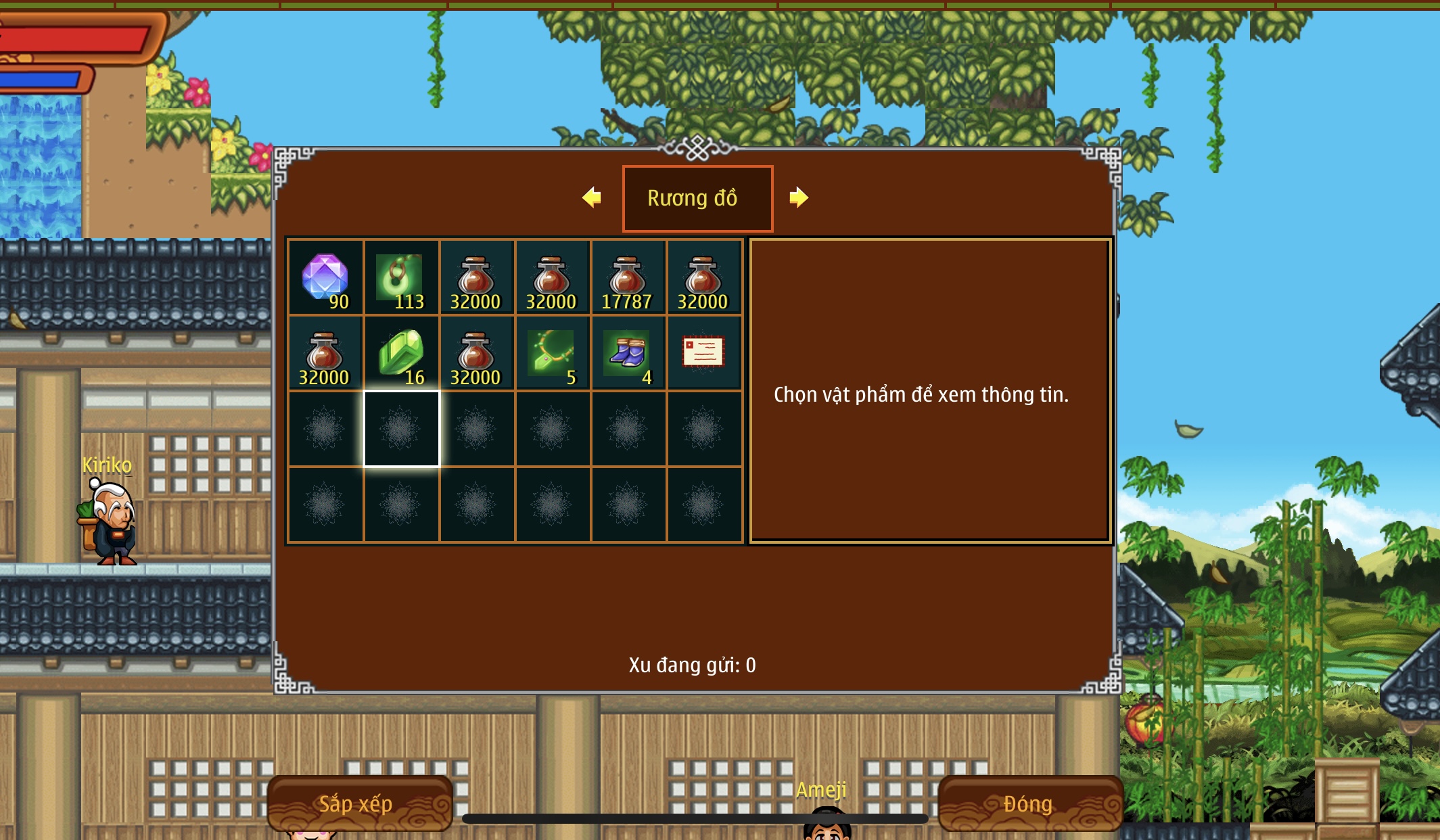Viewport: 1440px width, 840px height.
Task: Close the chest with the Đóng button
Action: pos(1029,803)
